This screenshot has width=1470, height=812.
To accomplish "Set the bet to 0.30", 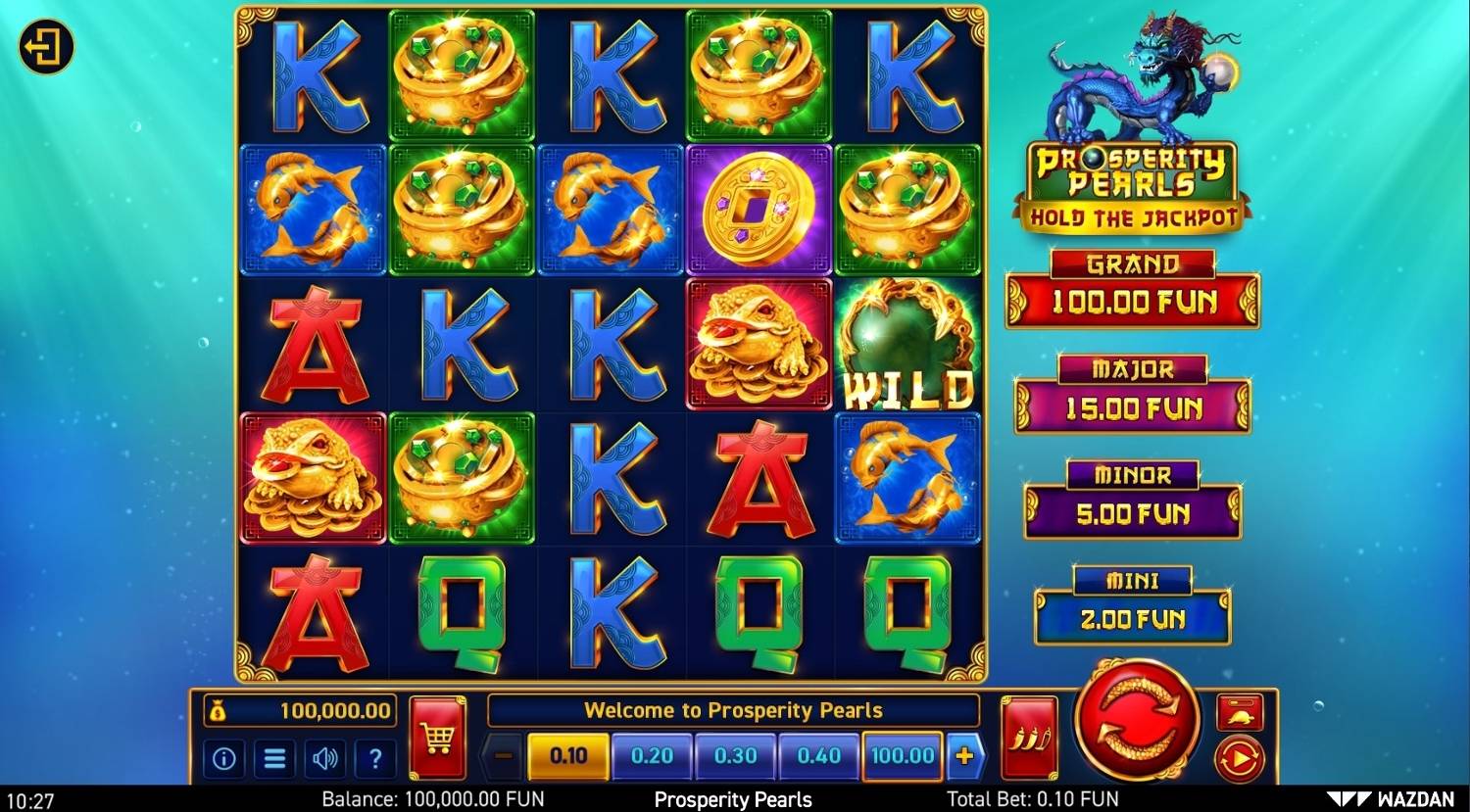I will (x=735, y=756).
